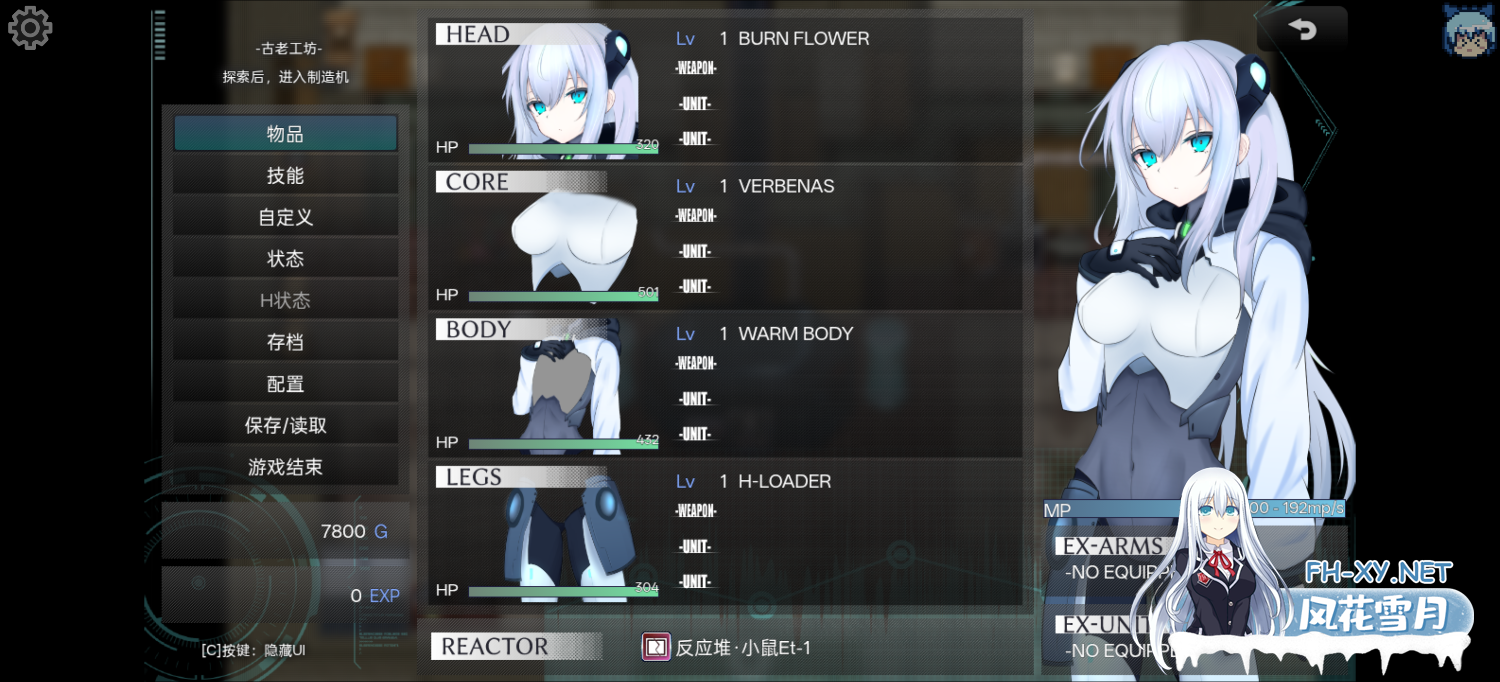Open the EX-ARMS equipment slot
This screenshot has height=682, width=1500.
1112,560
